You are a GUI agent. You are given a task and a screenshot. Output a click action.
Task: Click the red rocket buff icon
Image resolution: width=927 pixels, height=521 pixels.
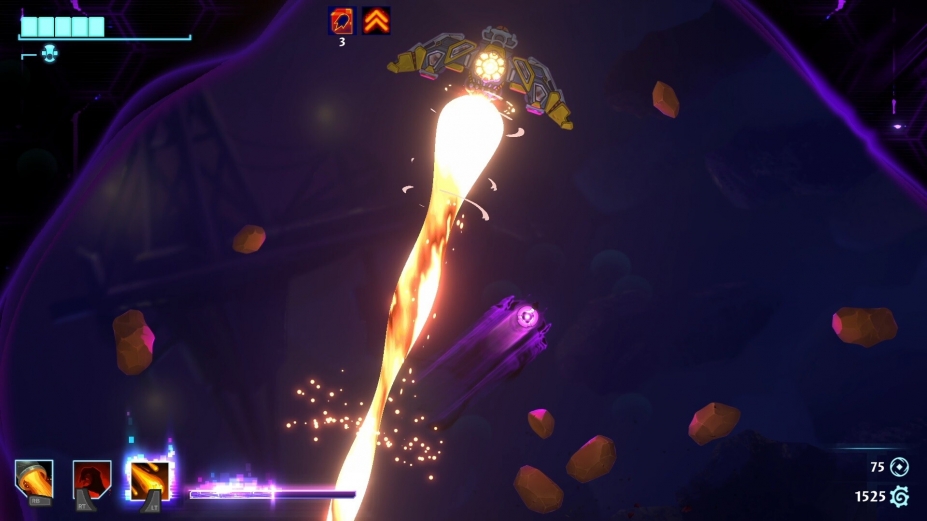pos(342,20)
